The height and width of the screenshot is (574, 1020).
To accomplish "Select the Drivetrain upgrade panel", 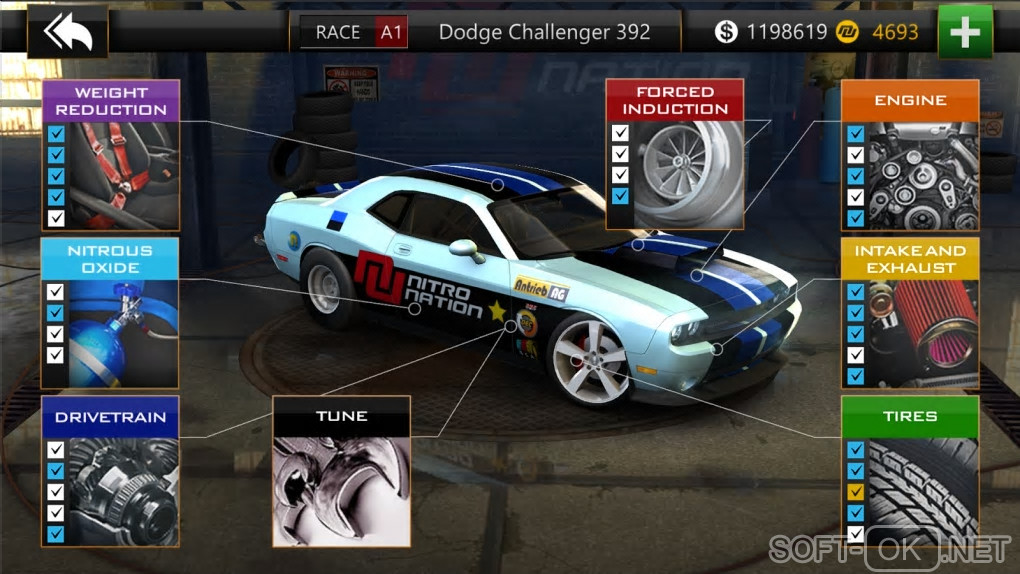I will pos(111,470).
